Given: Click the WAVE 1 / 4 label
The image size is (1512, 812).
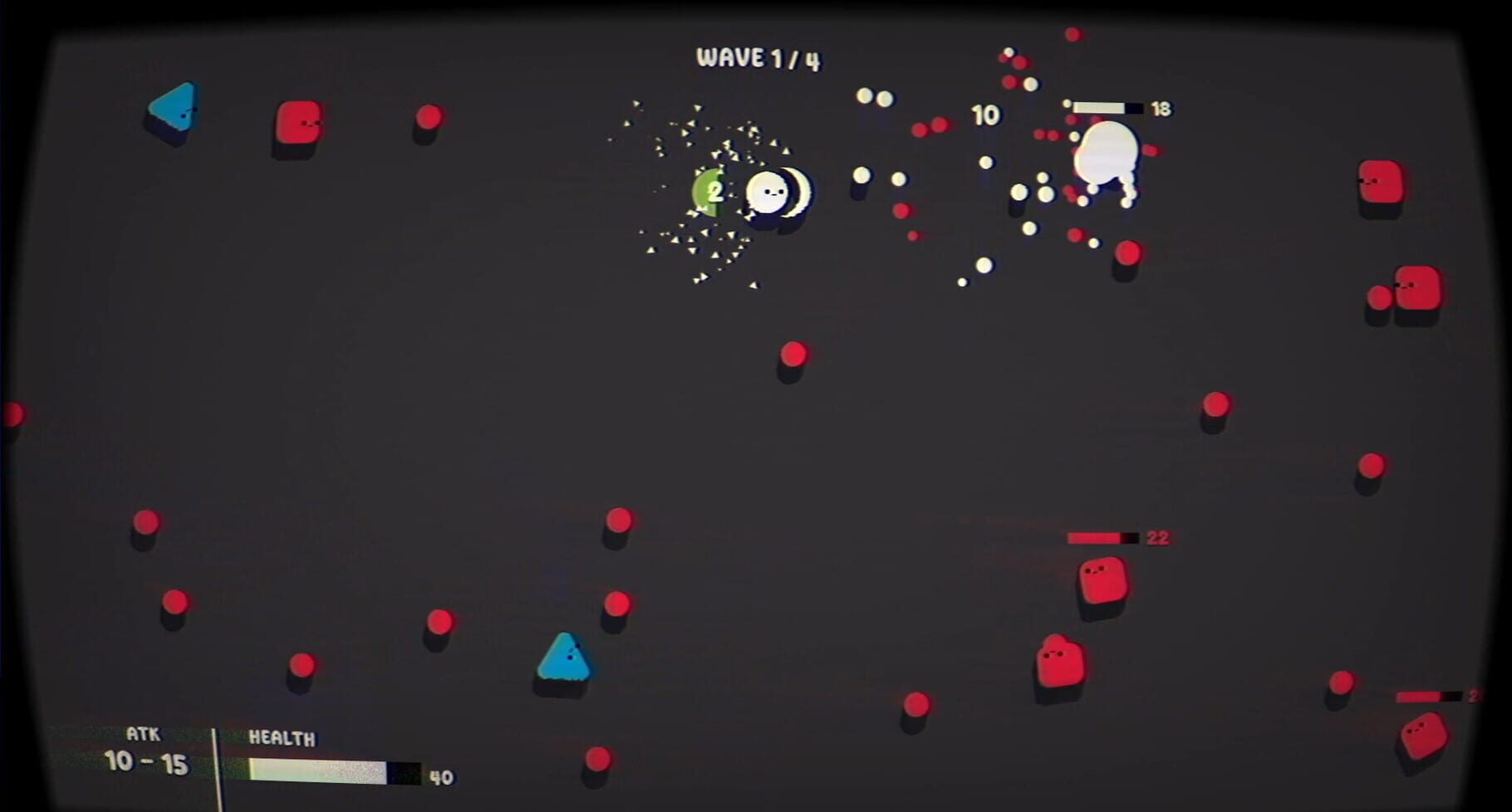Looking at the screenshot, I should [x=758, y=57].
